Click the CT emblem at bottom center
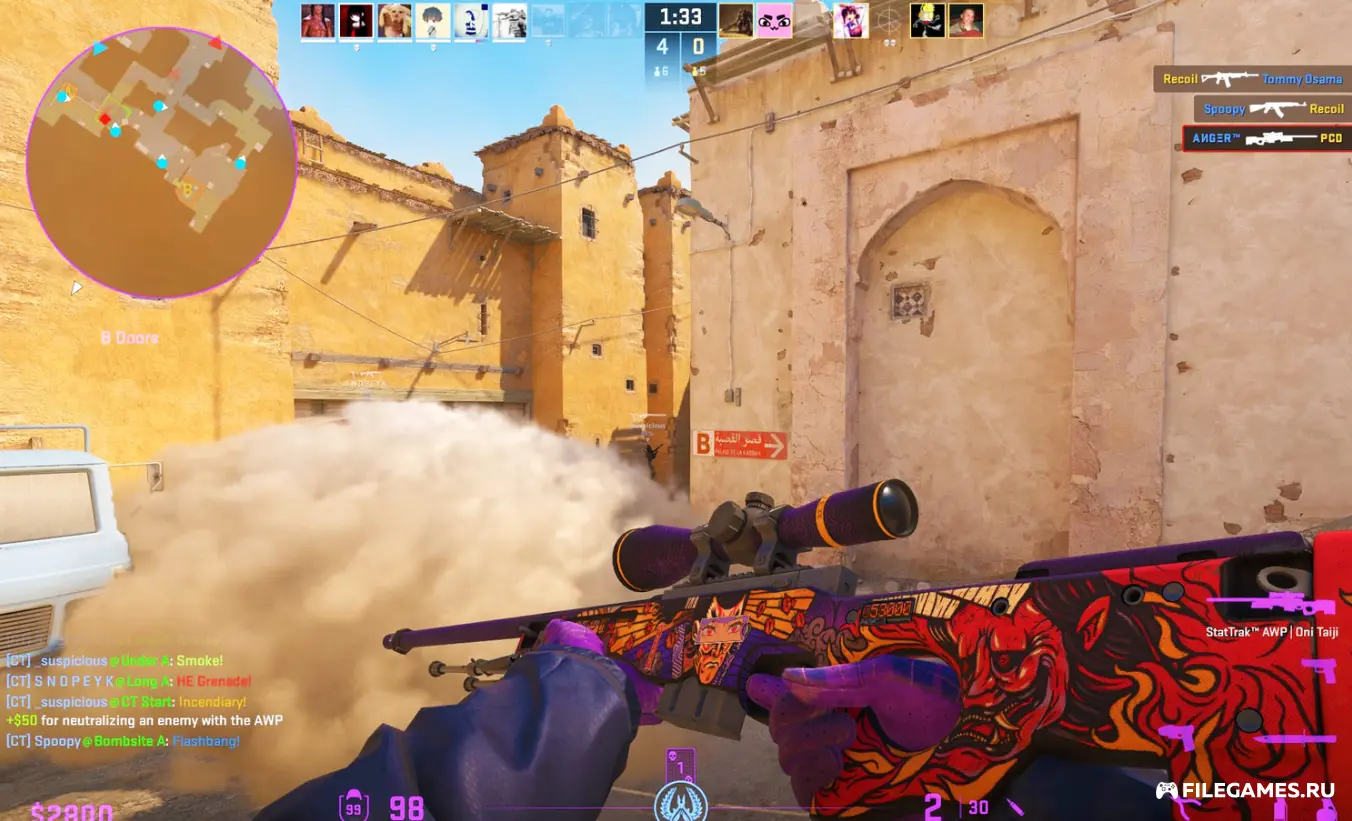The height and width of the screenshot is (821, 1352). click(680, 803)
